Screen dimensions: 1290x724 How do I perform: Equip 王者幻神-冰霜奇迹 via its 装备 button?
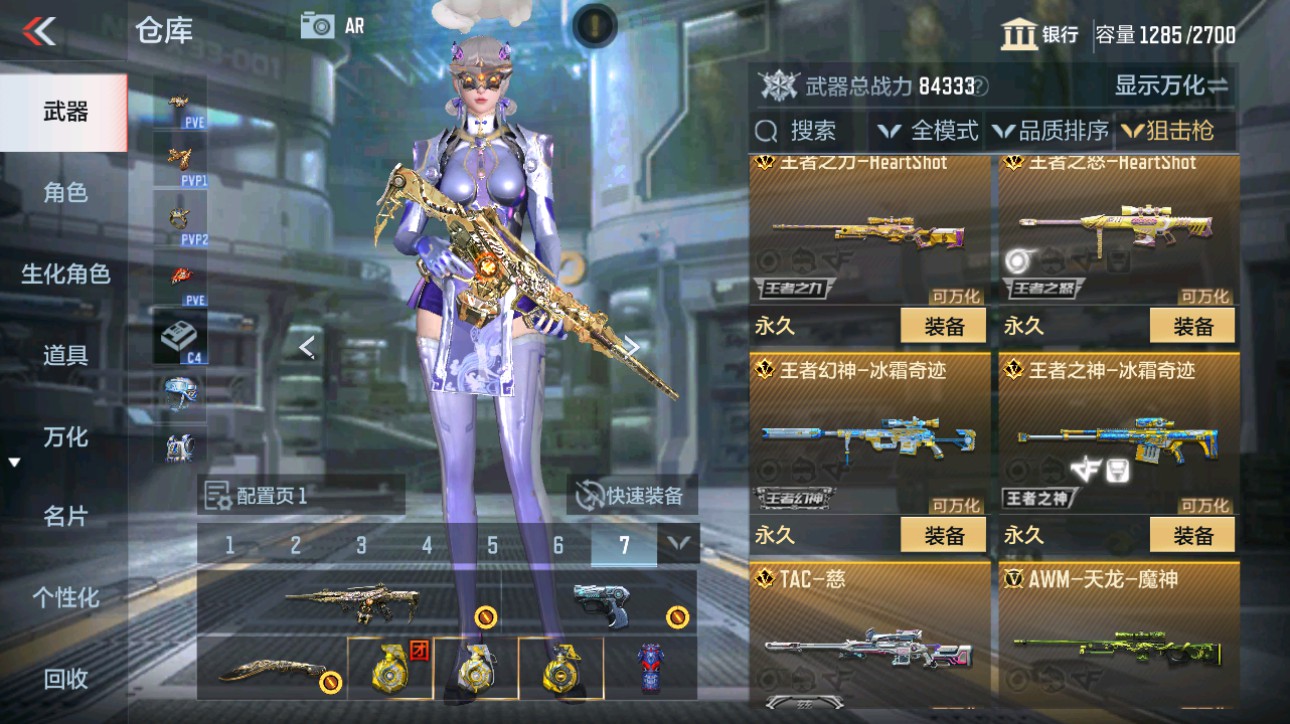(941, 534)
